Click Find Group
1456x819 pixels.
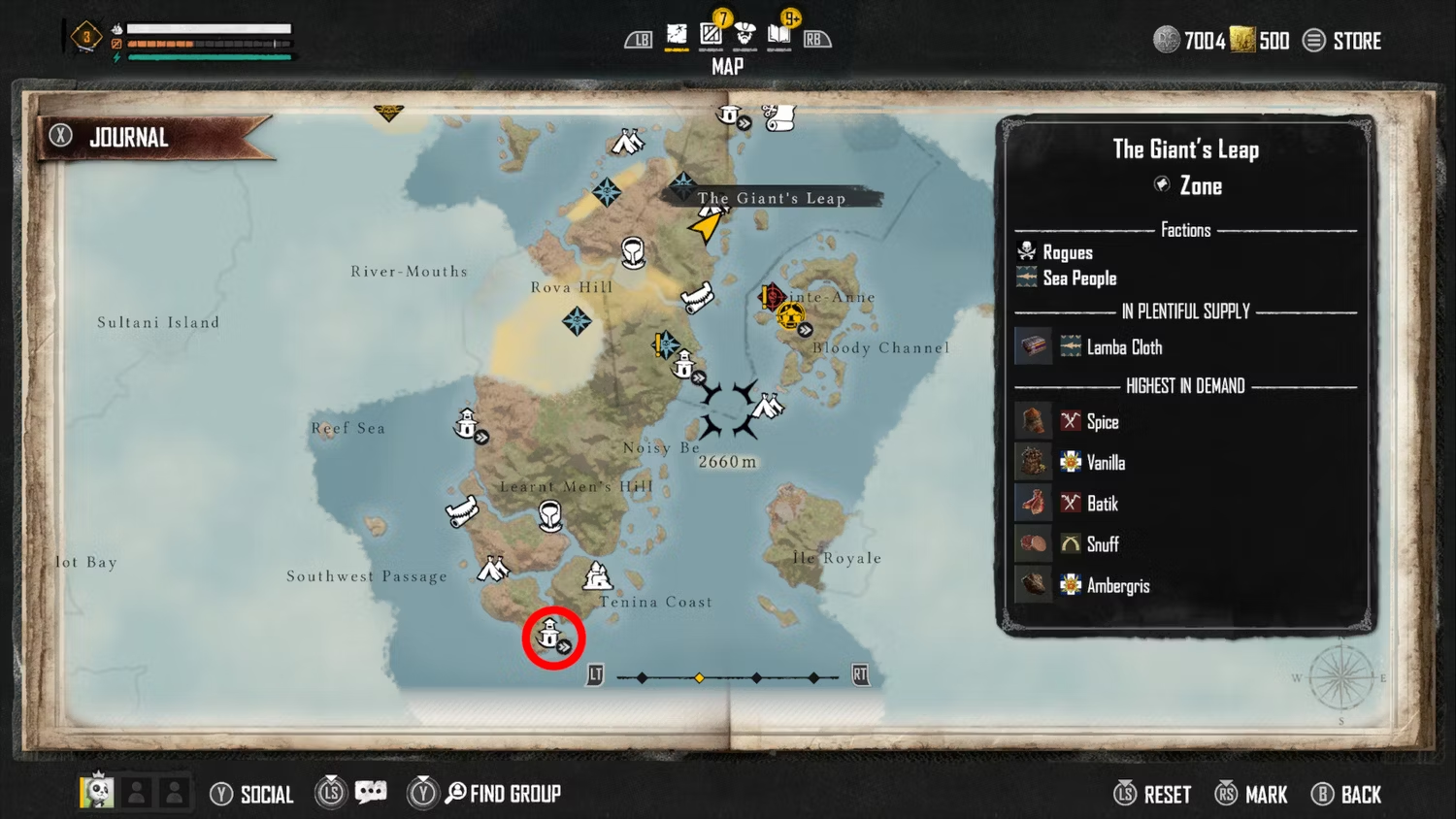point(503,794)
